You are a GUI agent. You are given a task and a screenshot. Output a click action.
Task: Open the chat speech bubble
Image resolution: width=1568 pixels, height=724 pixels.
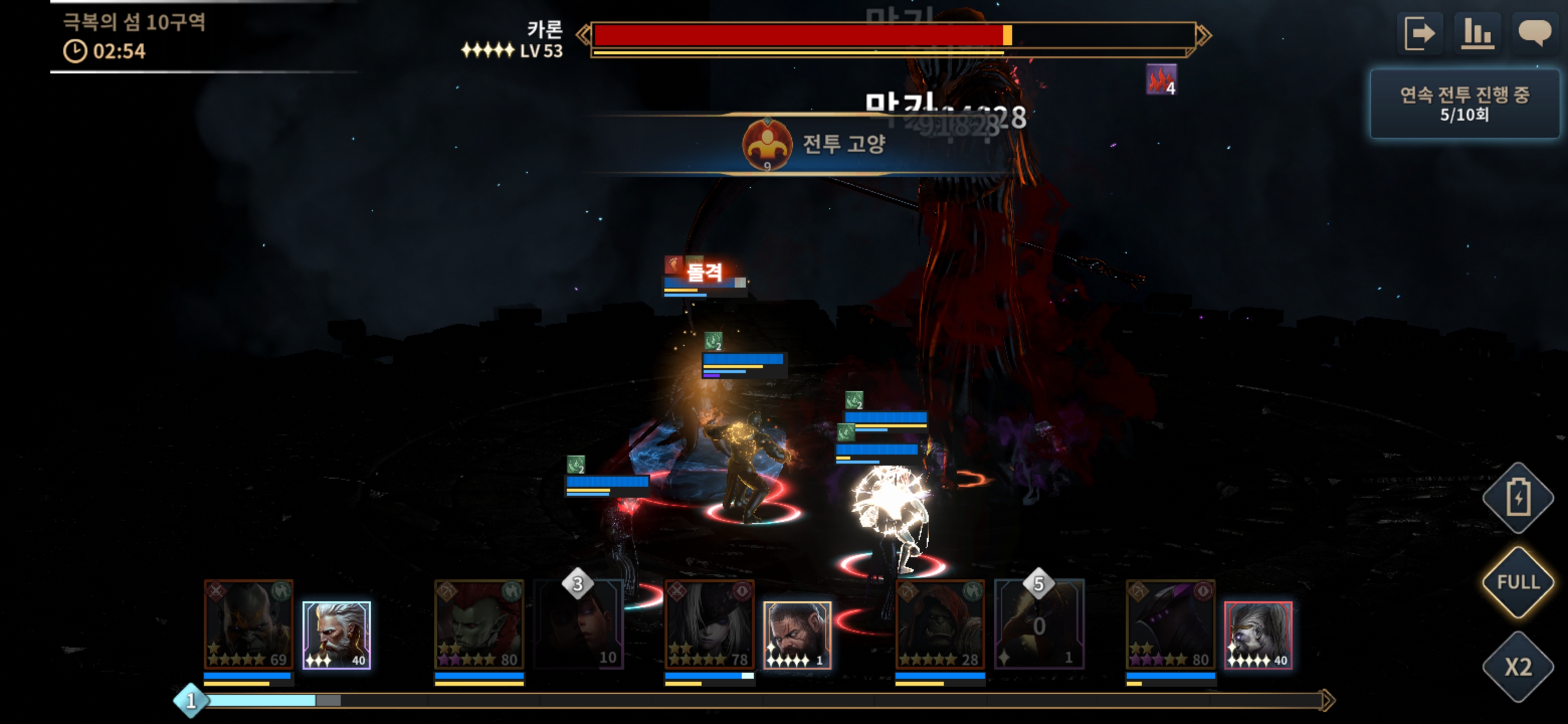(1534, 33)
